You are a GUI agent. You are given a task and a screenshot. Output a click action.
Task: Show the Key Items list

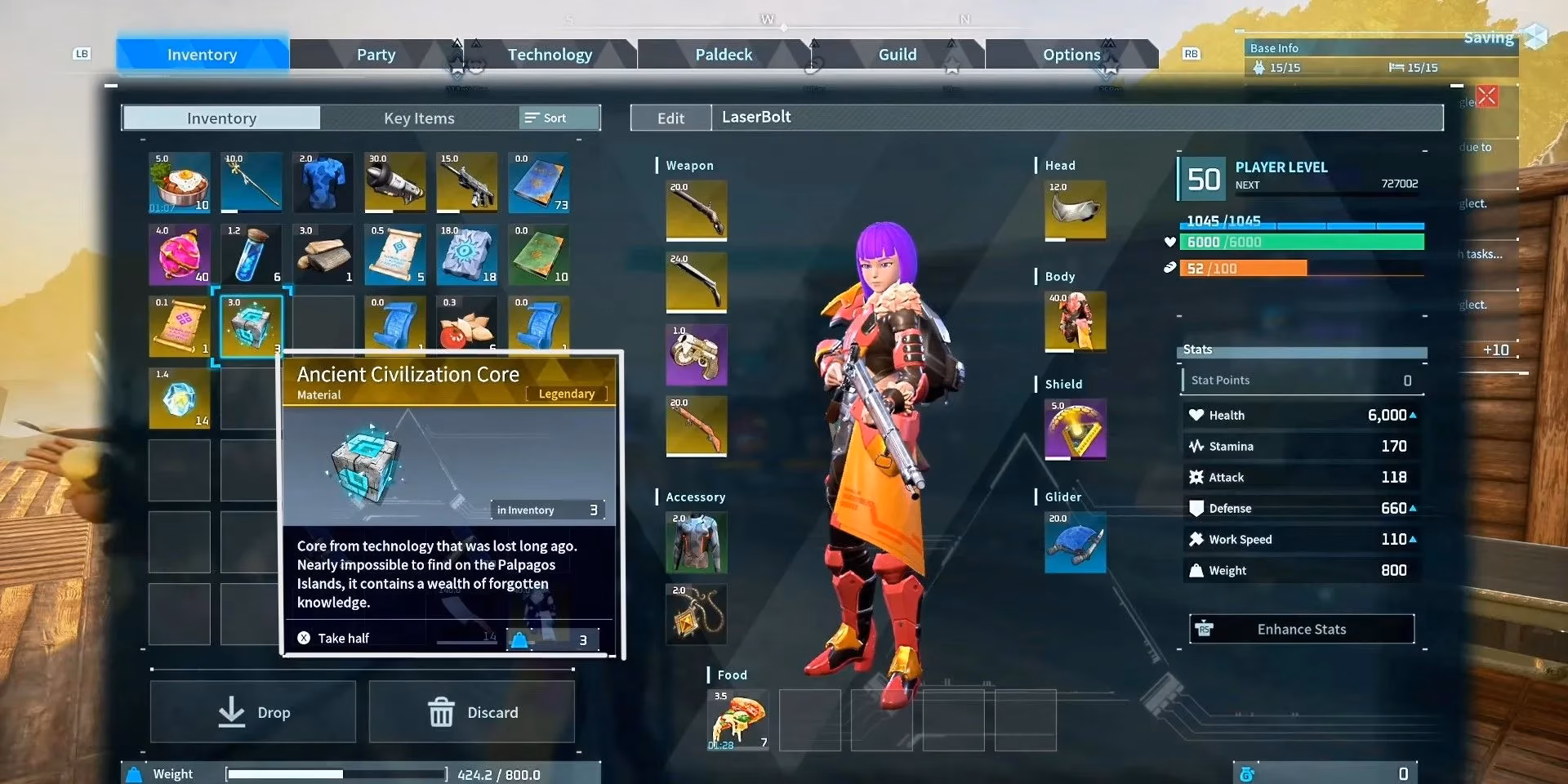419,118
